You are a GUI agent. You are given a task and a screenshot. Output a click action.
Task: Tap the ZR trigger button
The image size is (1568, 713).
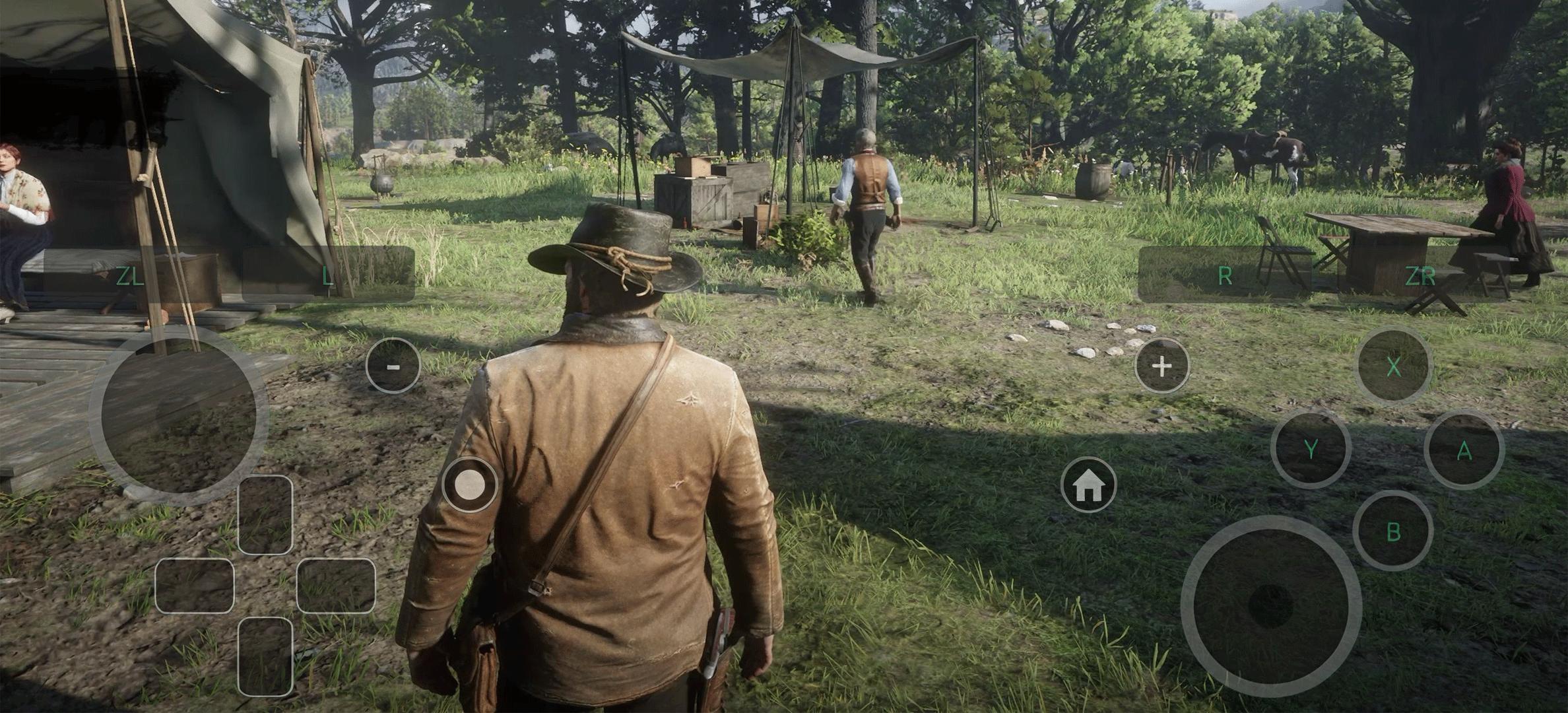coord(1421,275)
